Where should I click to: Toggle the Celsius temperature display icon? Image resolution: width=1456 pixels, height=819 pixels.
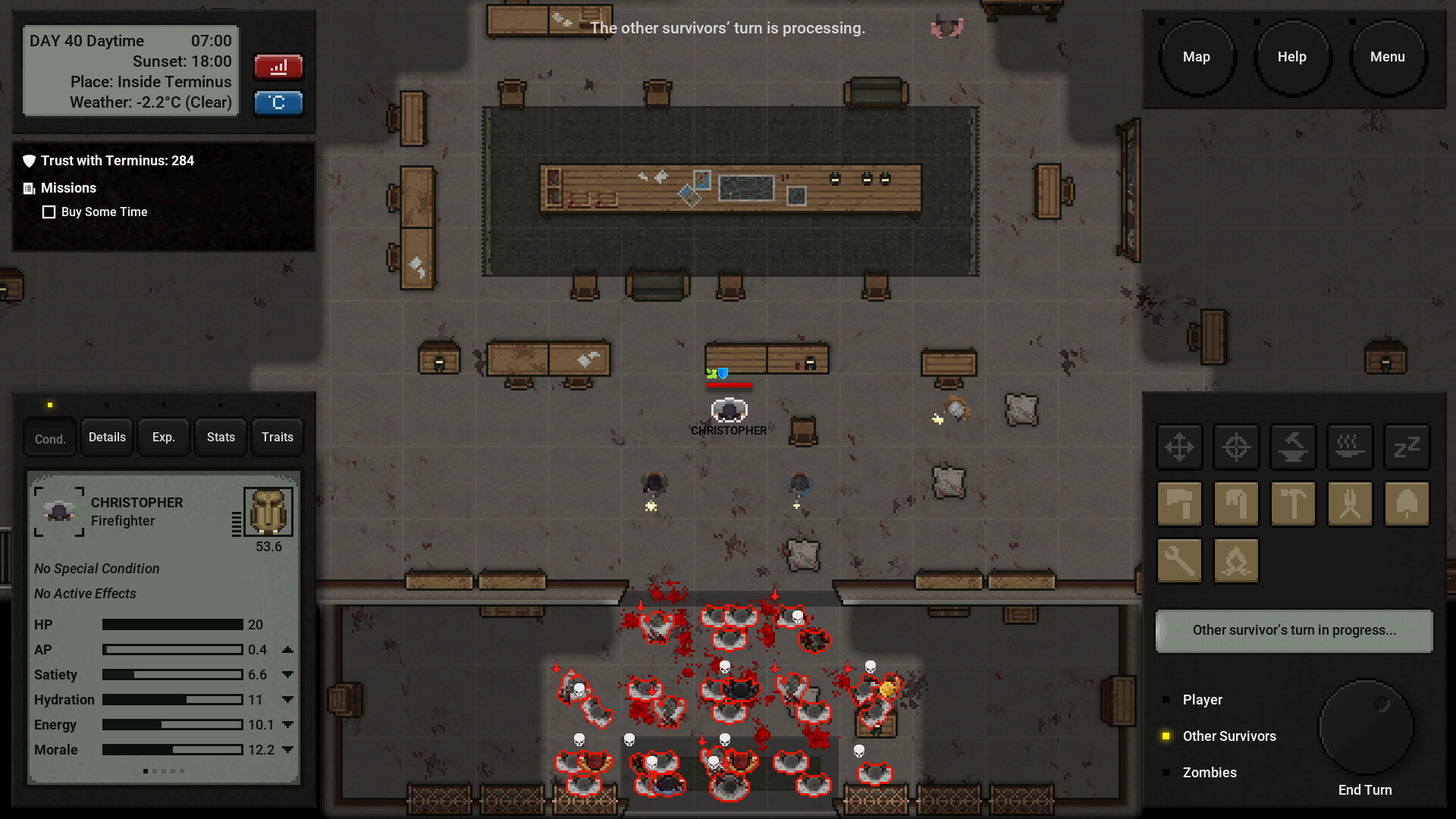(278, 103)
